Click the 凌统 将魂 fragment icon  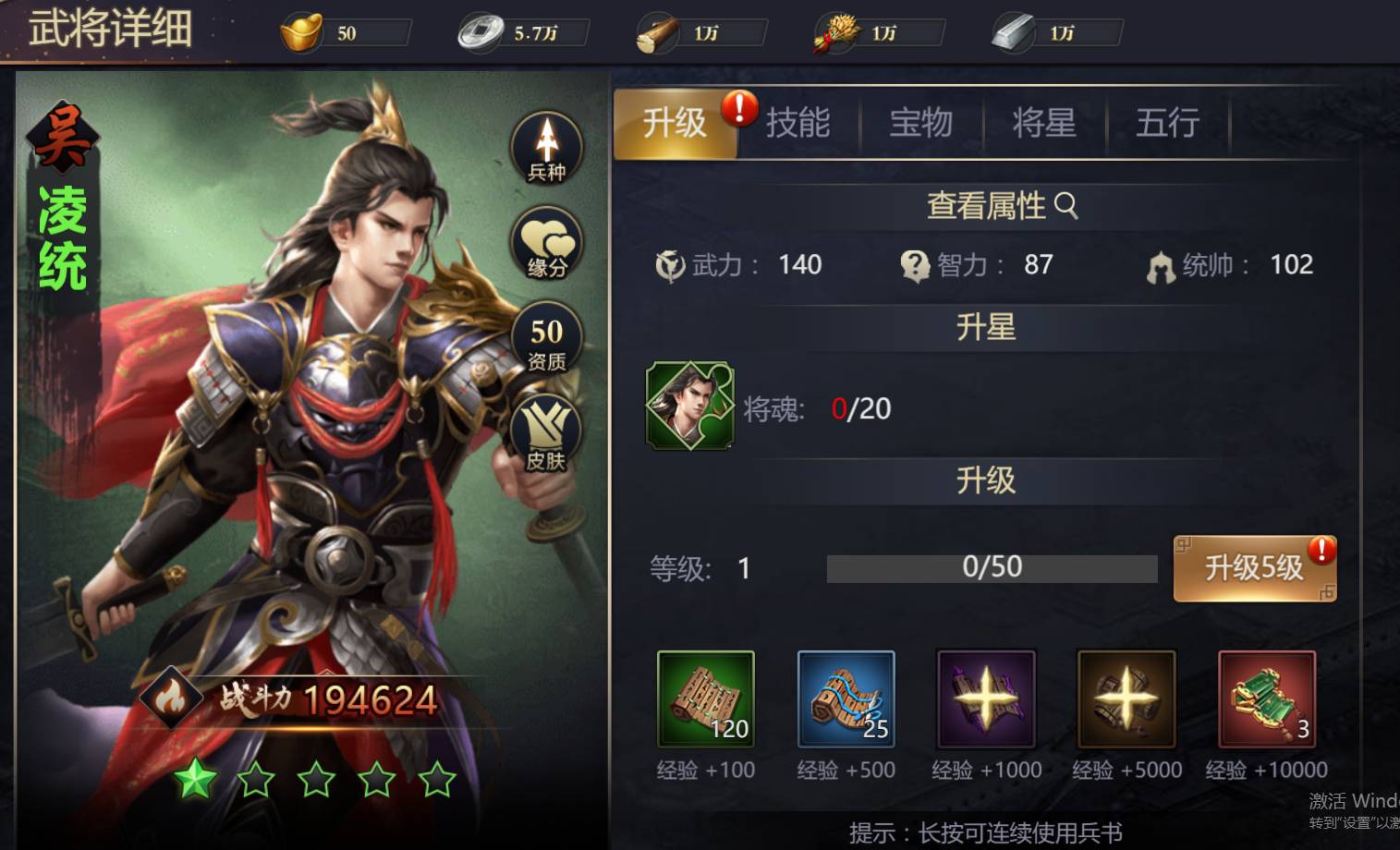tap(689, 406)
